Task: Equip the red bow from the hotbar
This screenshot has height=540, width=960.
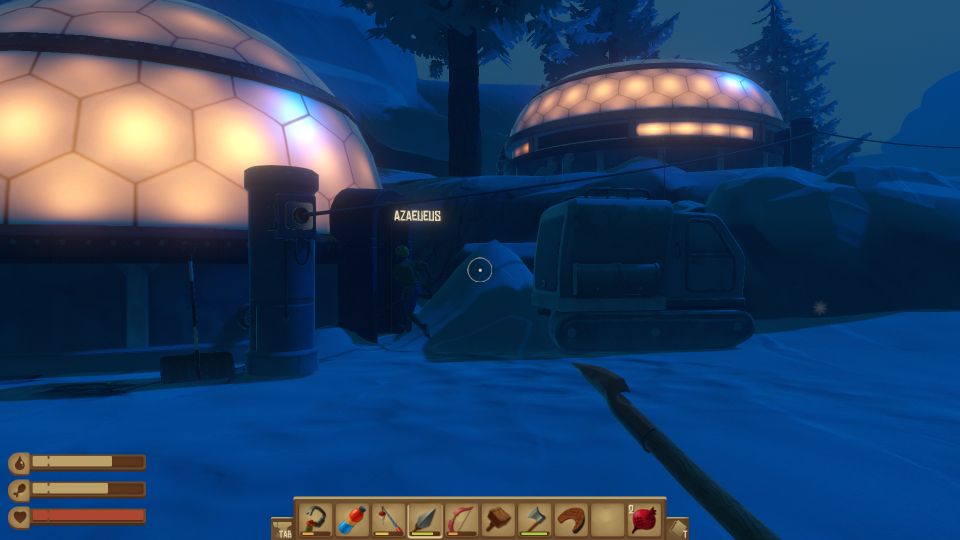Action: point(462,519)
